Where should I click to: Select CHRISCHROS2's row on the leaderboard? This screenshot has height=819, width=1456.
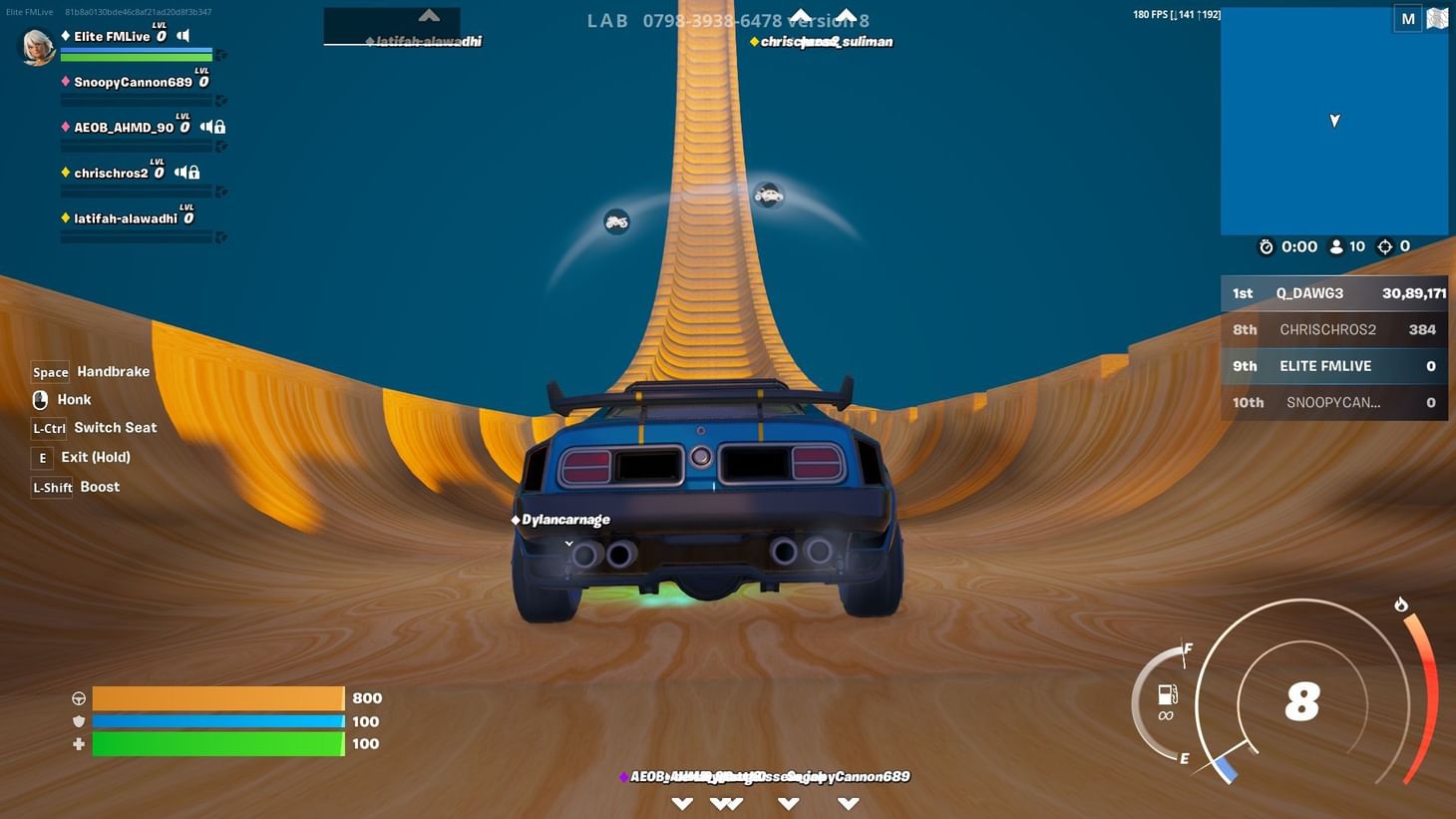pos(1333,329)
